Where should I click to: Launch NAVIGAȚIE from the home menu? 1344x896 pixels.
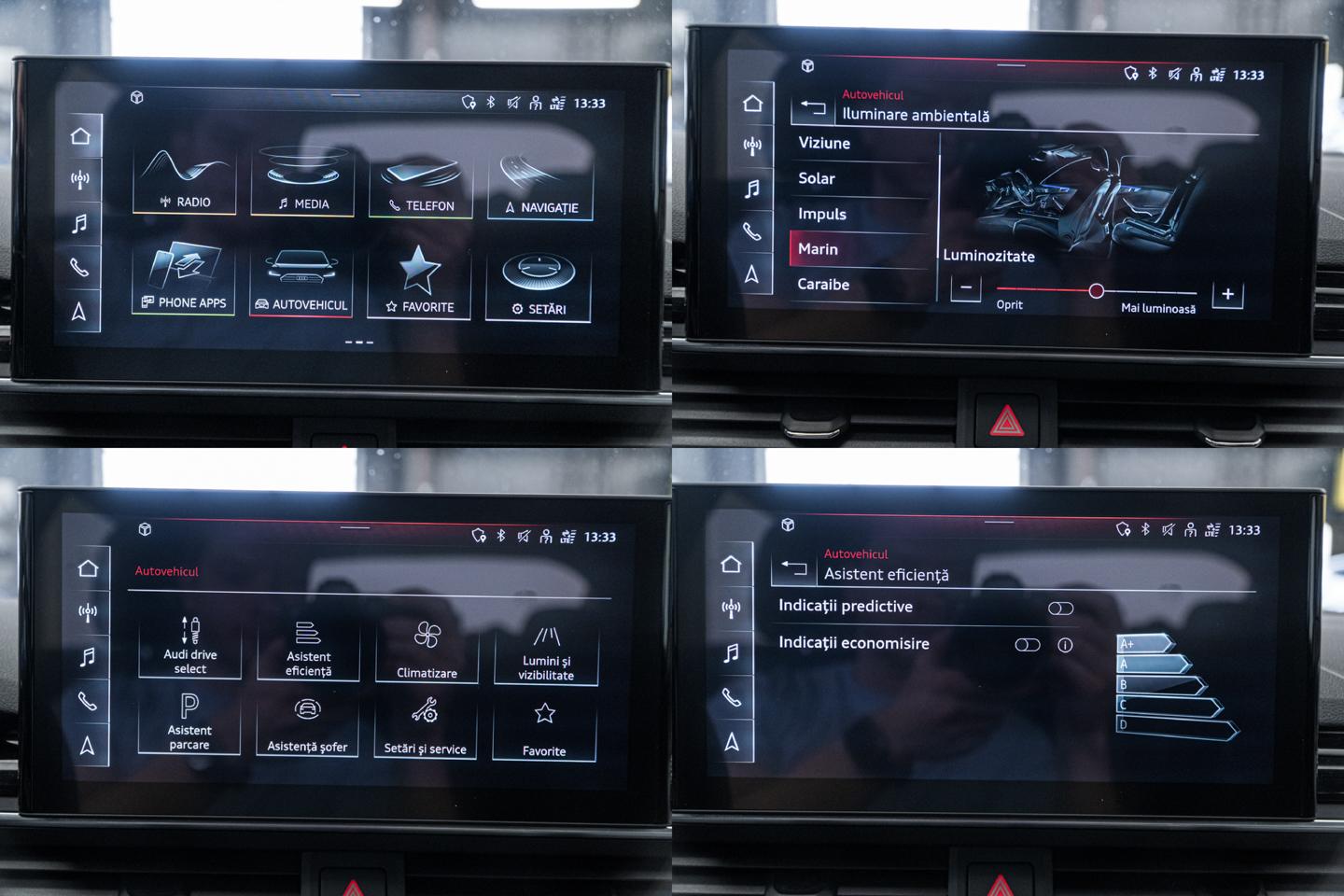coord(541,188)
